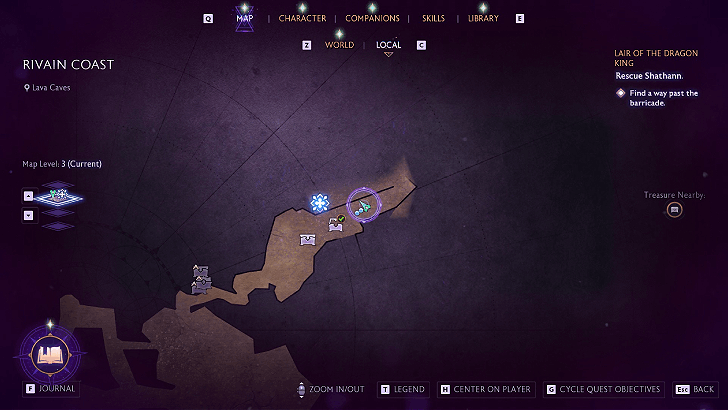Screen dimensions: 728x410
Task: Switch to the World map view
Action: [339, 45]
